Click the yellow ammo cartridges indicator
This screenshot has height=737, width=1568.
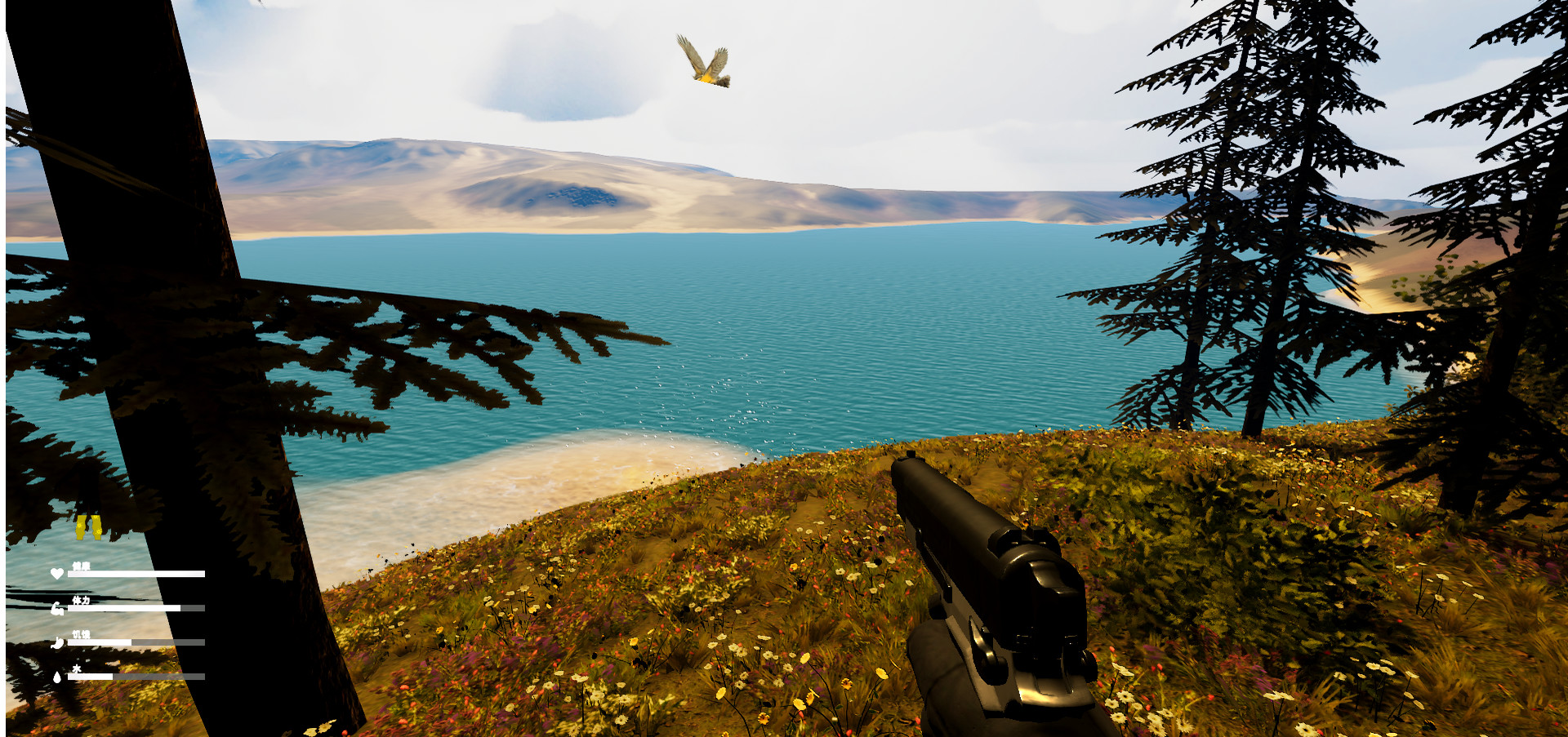87,527
